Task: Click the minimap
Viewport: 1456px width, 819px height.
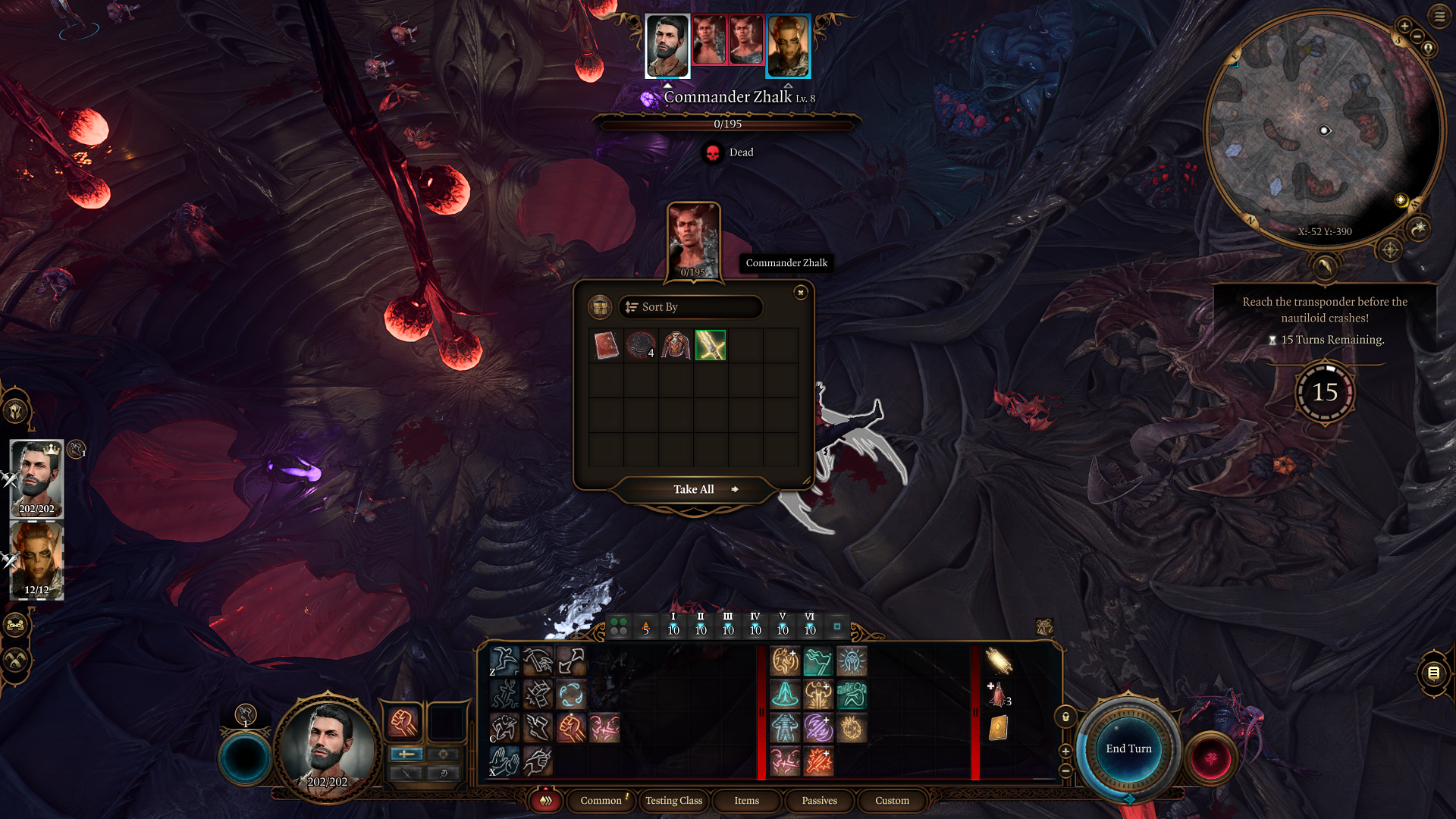Action: pyautogui.click(x=1323, y=129)
